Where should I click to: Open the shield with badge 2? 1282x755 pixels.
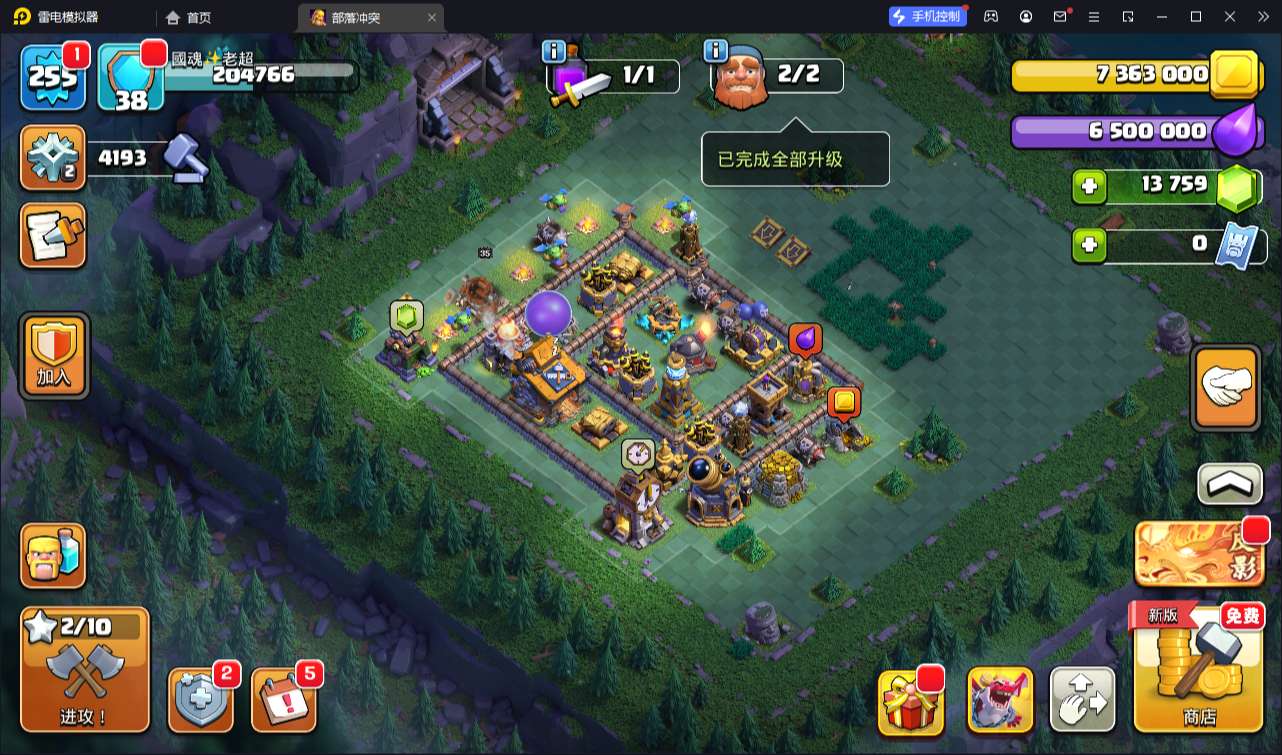click(200, 699)
